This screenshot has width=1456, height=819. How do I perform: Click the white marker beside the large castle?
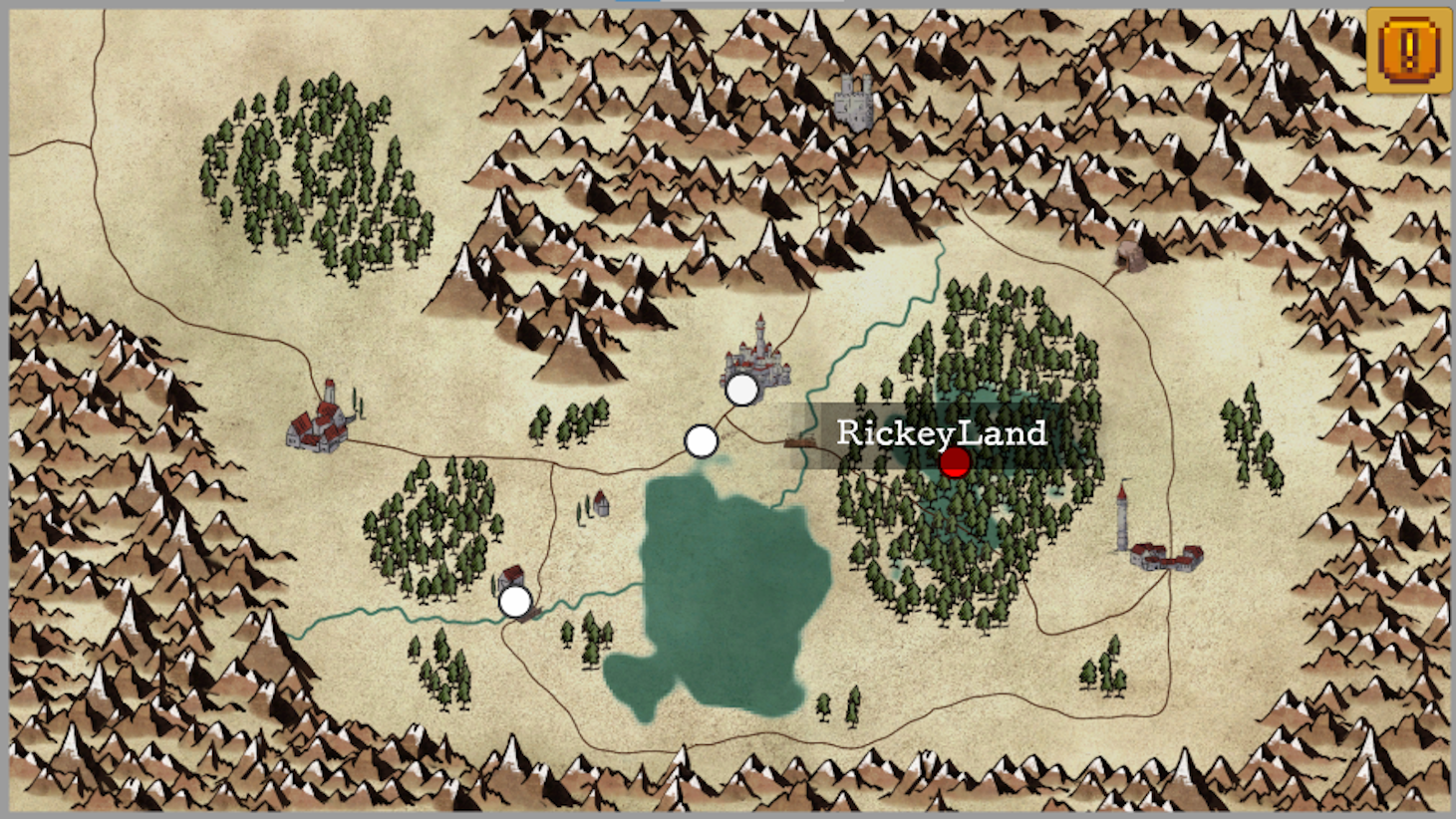click(742, 391)
